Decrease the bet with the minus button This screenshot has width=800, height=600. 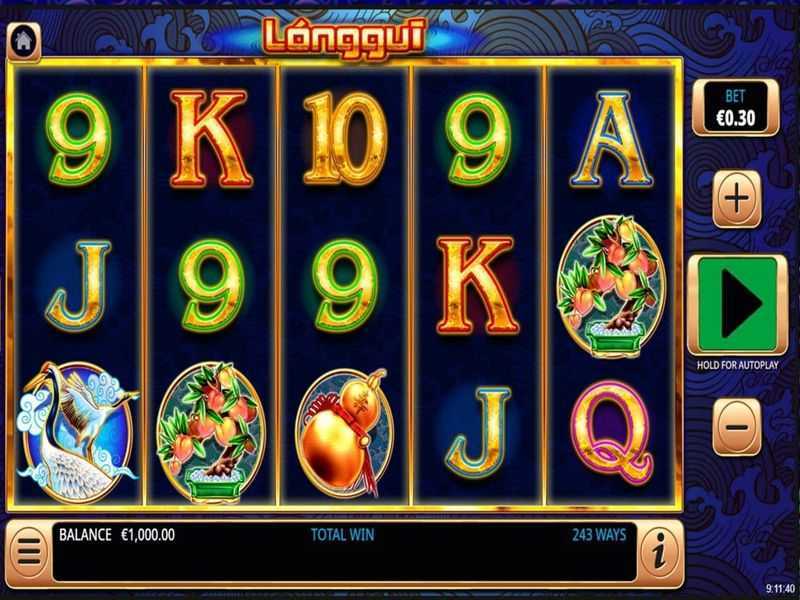click(736, 426)
